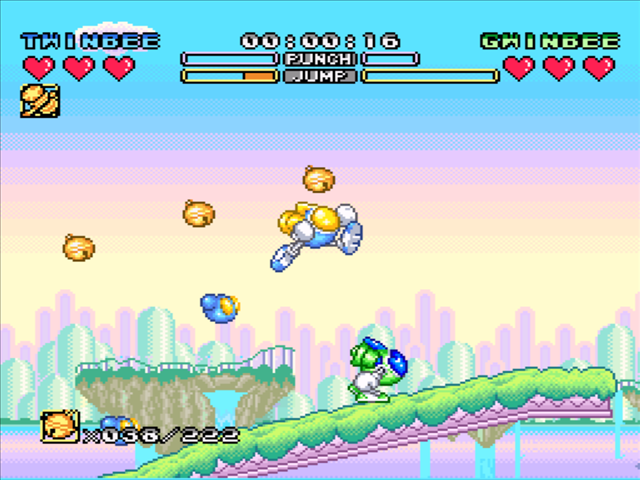
Task: Click the bell icon beside the bell counter
Action: [59, 427]
